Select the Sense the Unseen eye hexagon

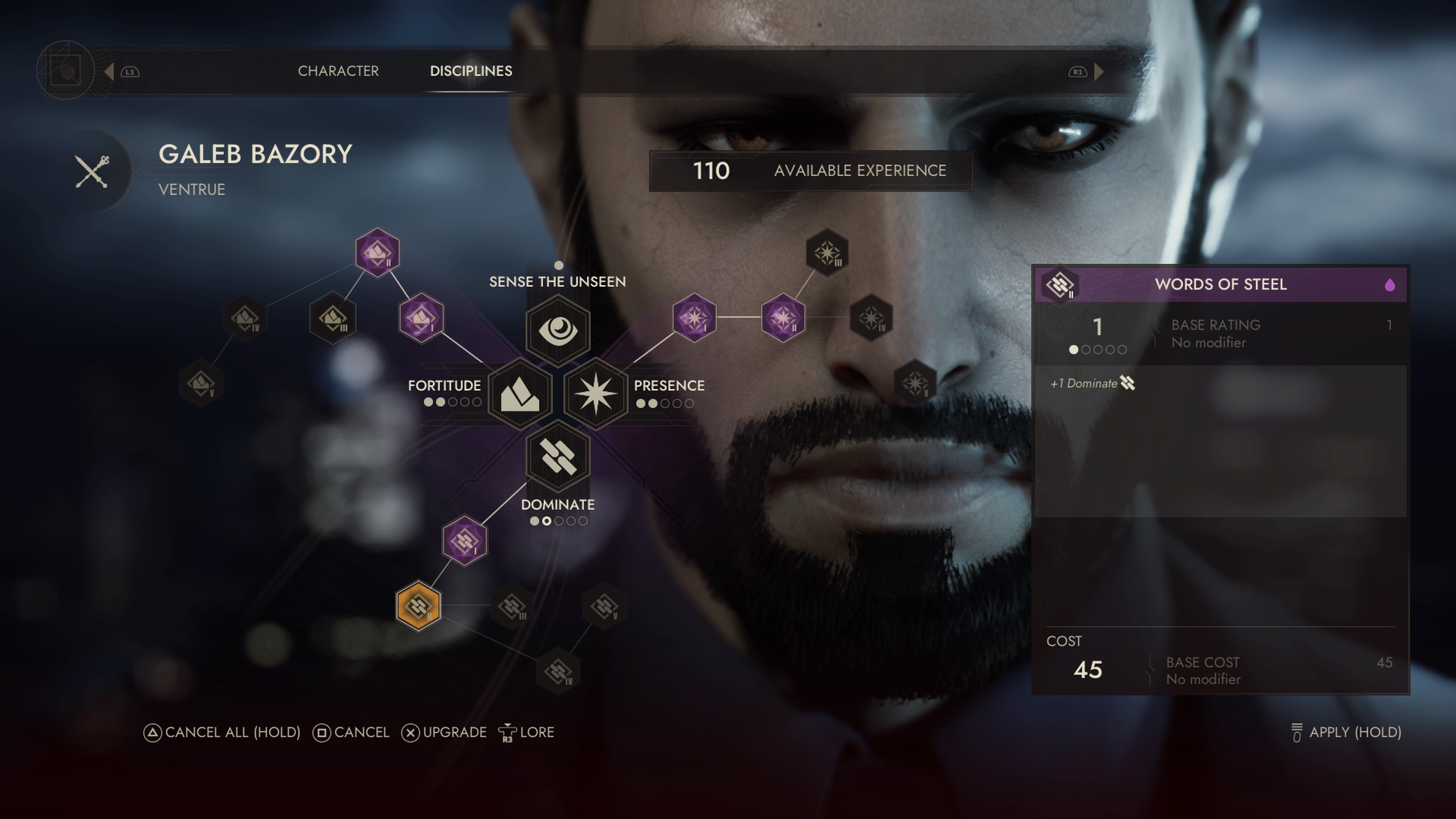[x=558, y=330]
